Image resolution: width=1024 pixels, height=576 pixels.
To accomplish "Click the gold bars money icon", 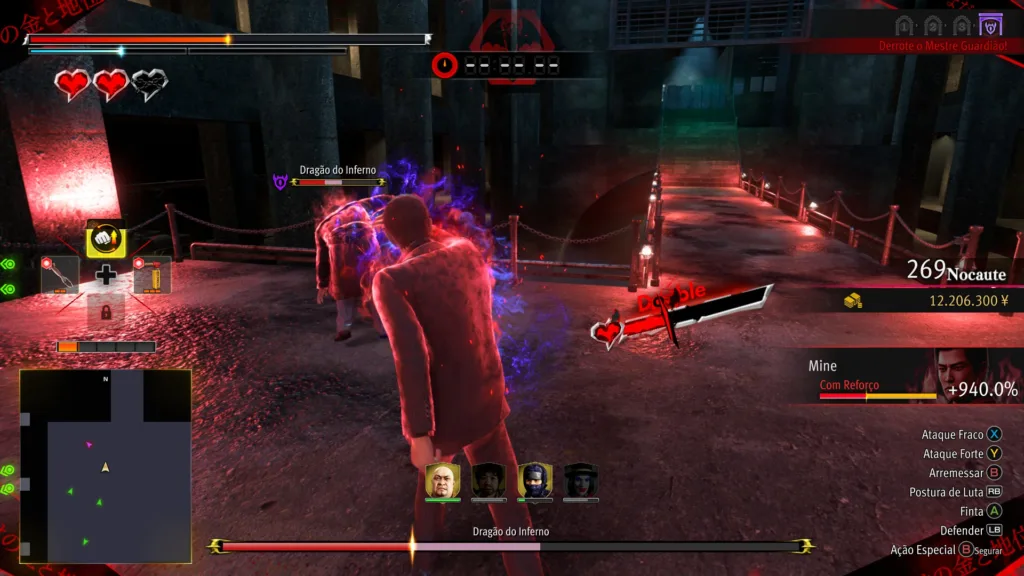I will point(853,301).
